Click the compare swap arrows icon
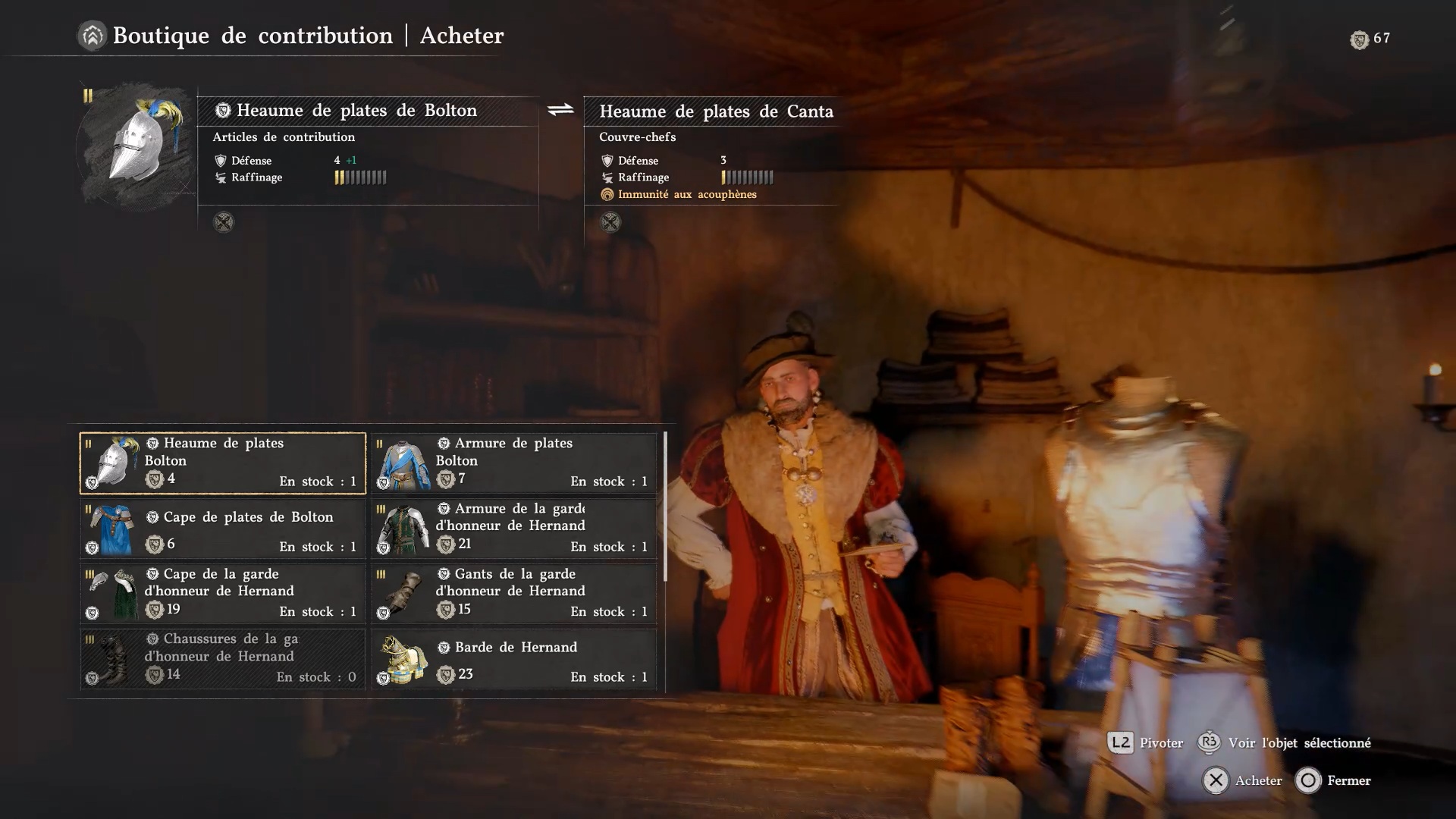The width and height of the screenshot is (1456, 819). coord(560,111)
